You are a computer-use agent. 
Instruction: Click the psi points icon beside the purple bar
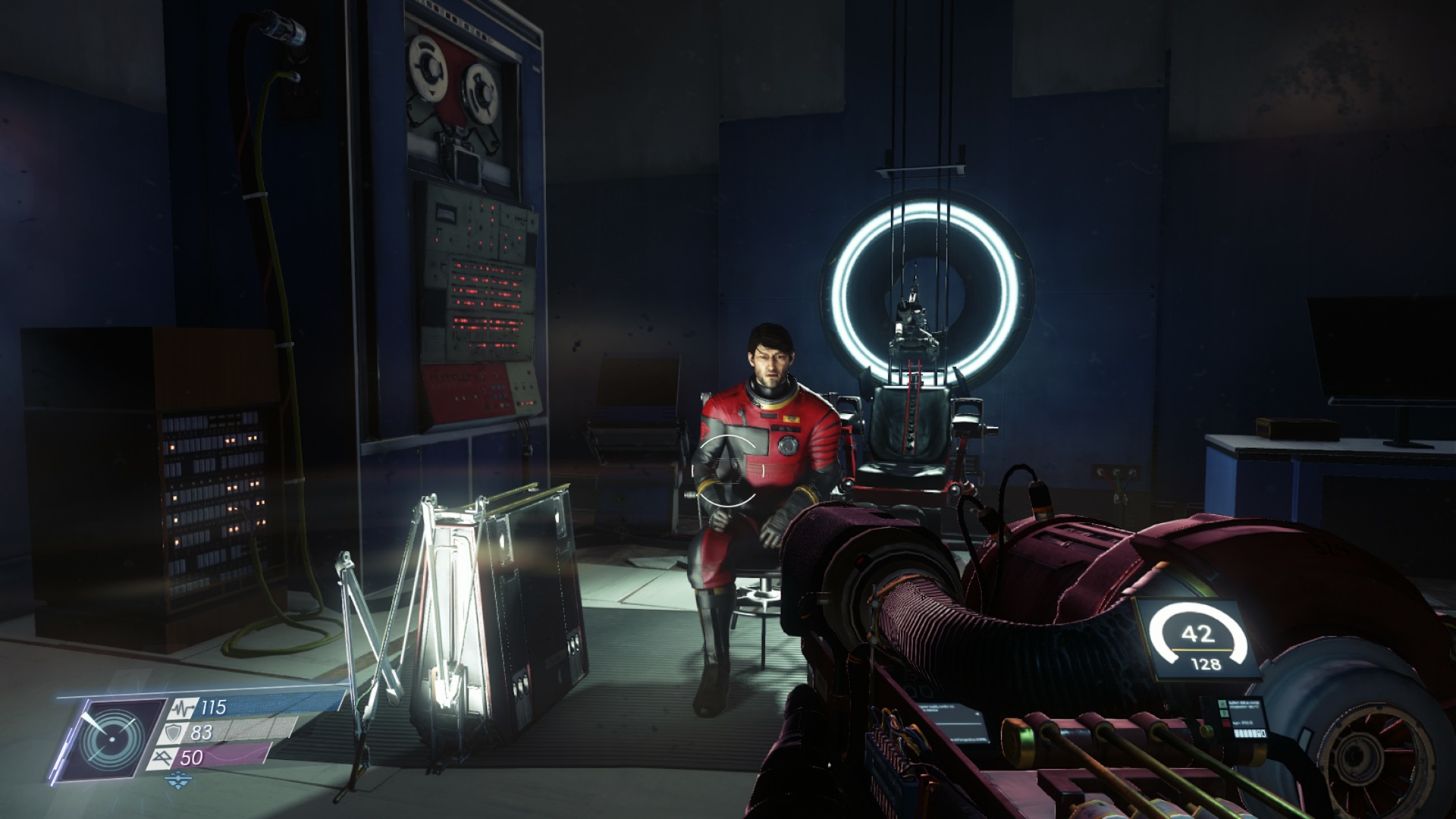click(x=165, y=757)
